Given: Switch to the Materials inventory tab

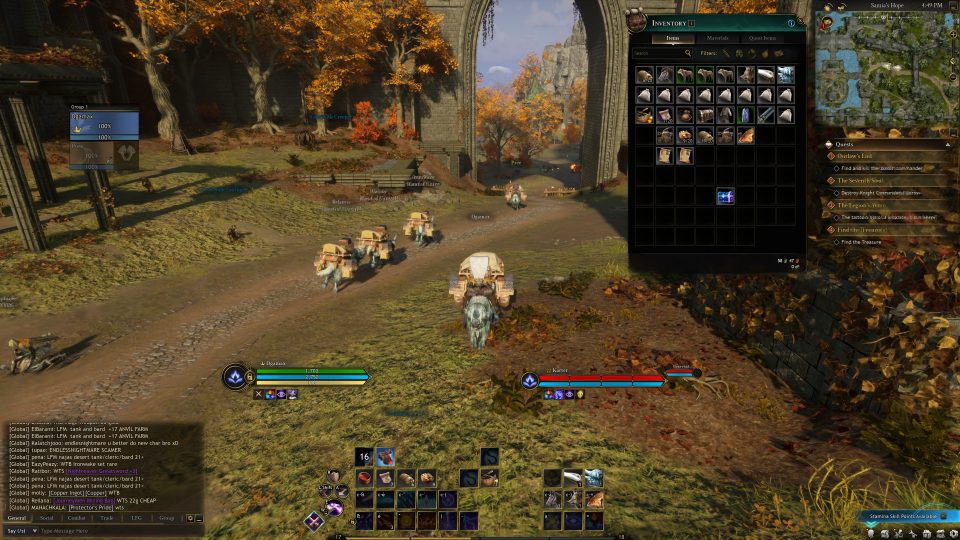Looking at the screenshot, I should pyautogui.click(x=717, y=37).
